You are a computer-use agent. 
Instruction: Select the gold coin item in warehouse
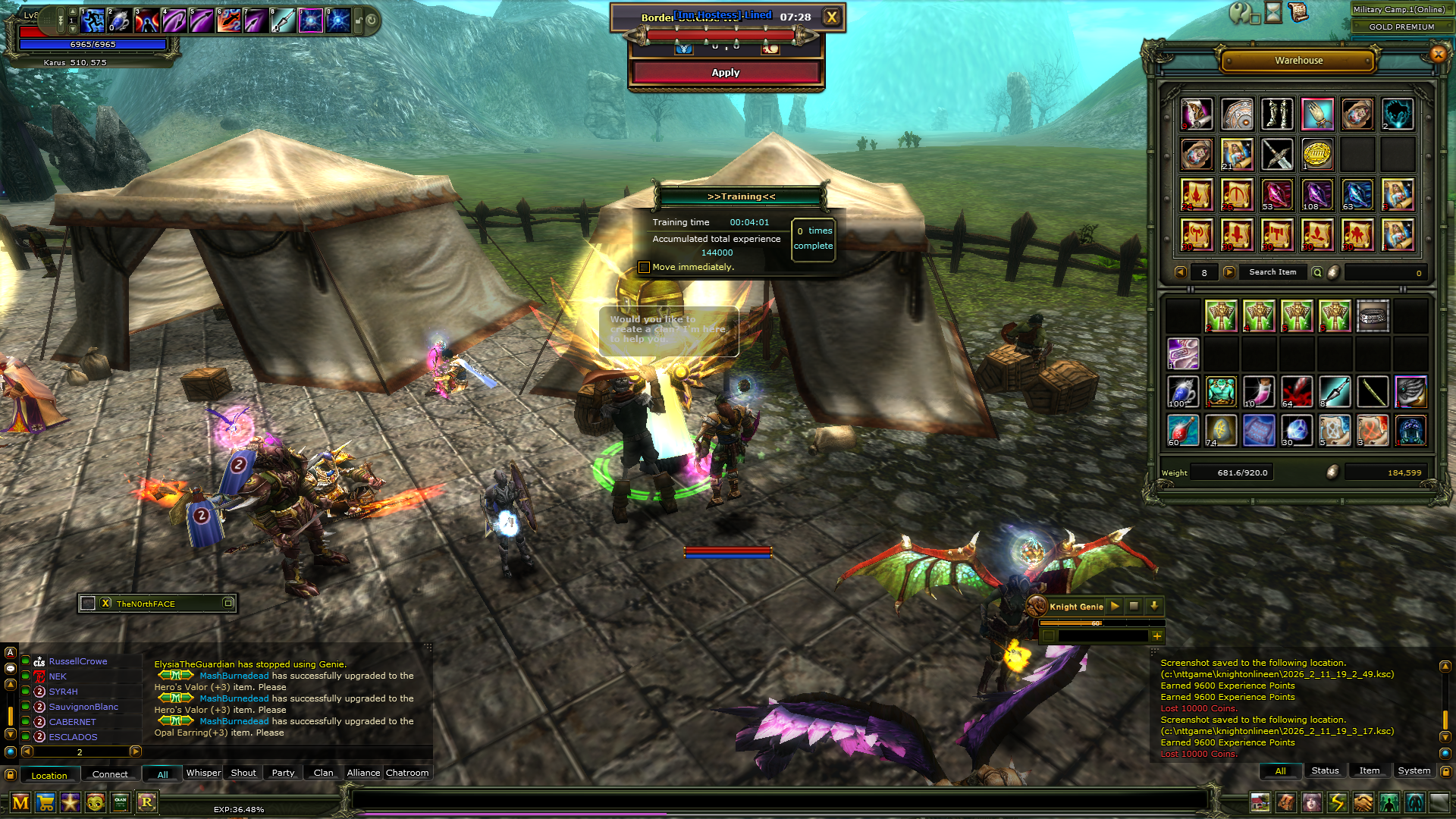pos(1317,154)
